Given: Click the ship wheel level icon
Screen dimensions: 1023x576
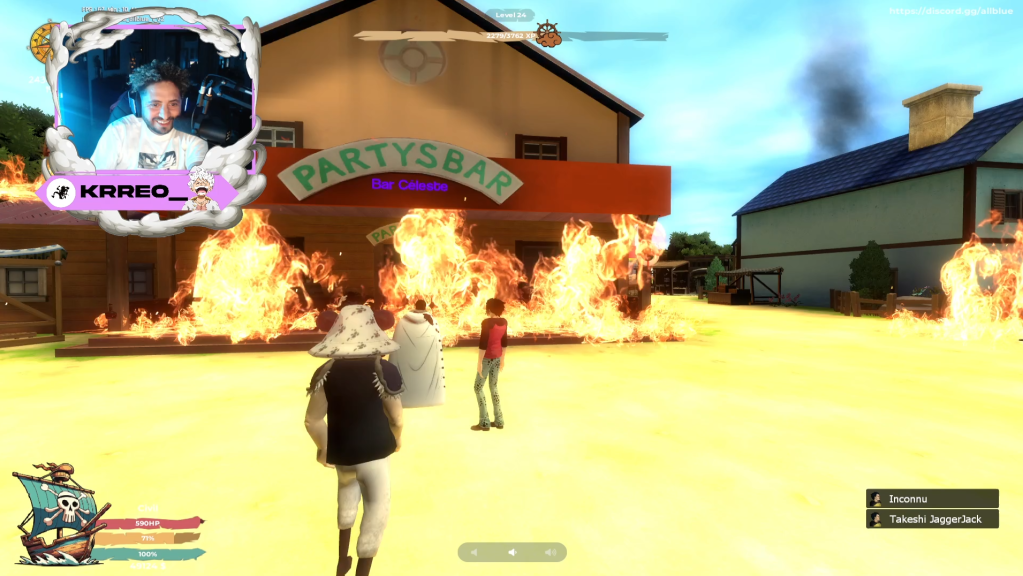Looking at the screenshot, I should [x=547, y=35].
